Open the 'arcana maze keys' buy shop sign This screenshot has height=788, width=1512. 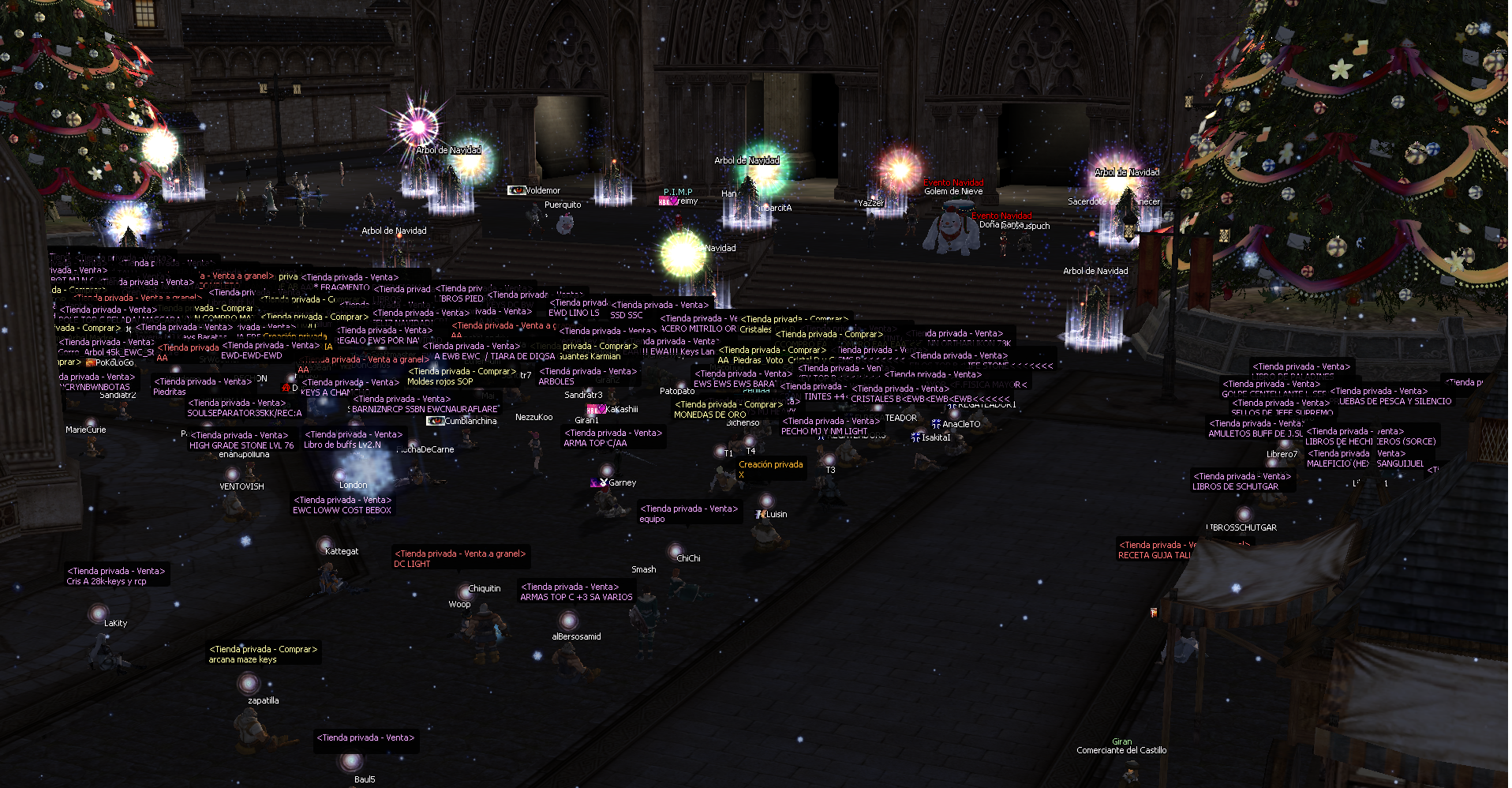263,655
